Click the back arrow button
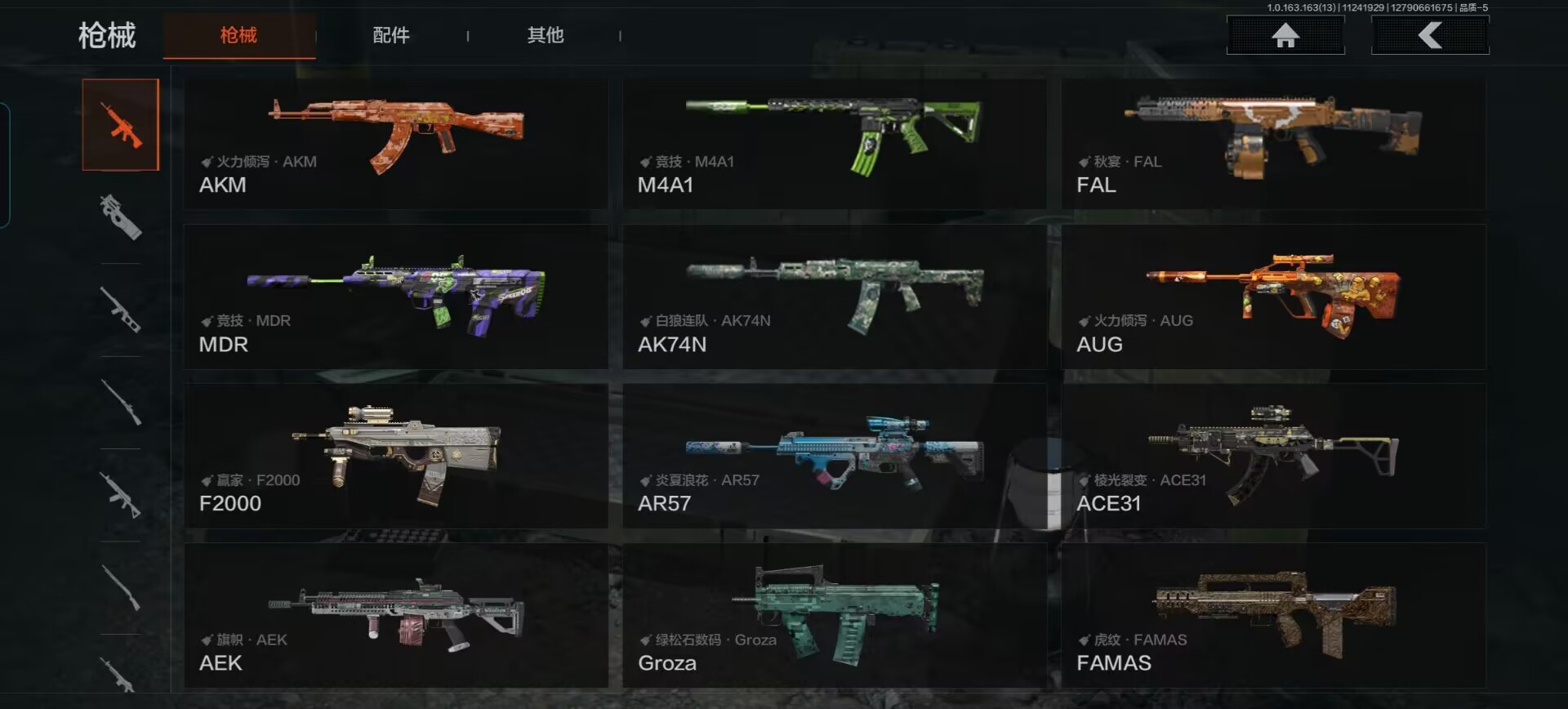 pyautogui.click(x=1430, y=35)
